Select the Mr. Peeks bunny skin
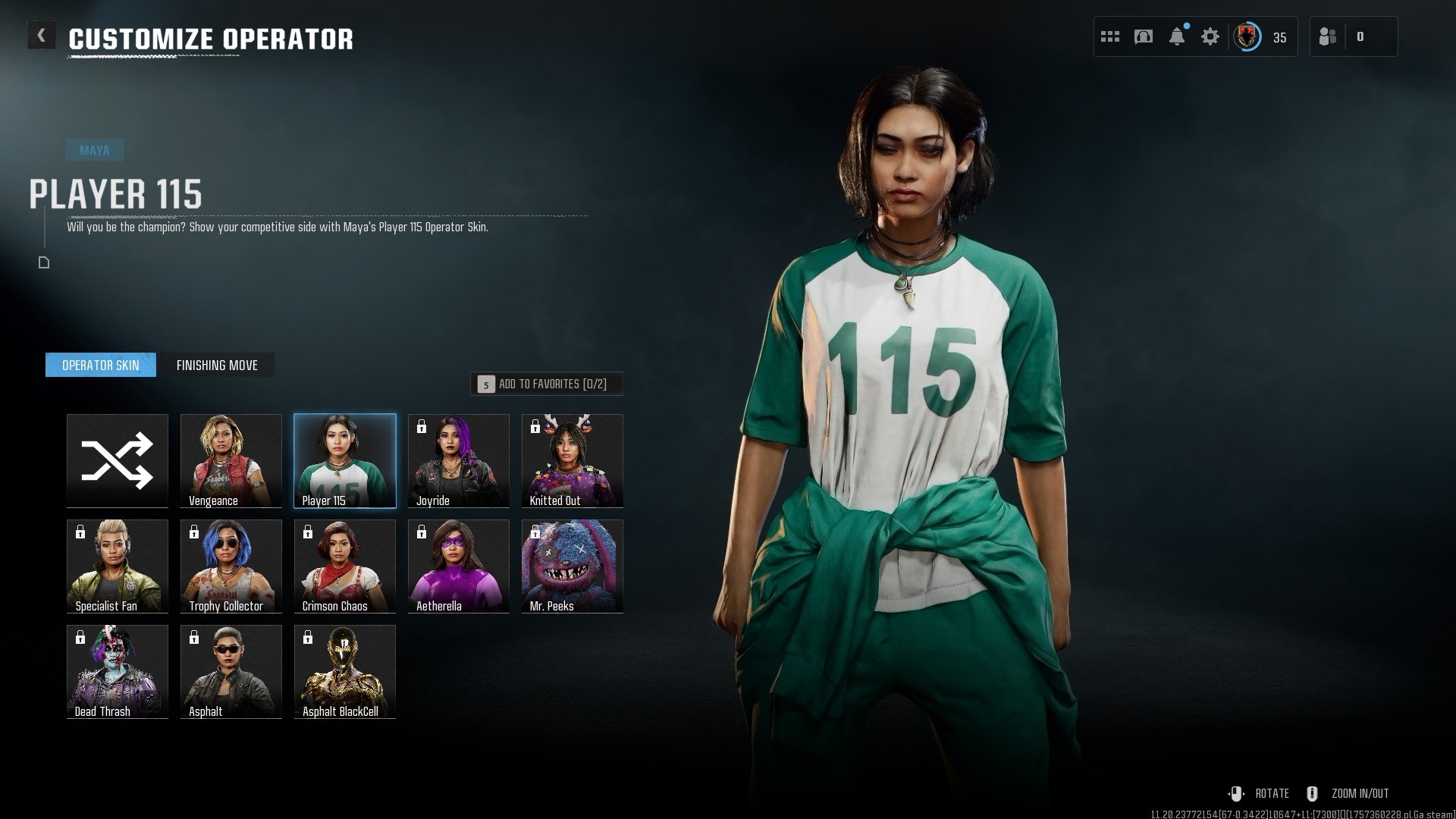This screenshot has width=1456, height=819. pyautogui.click(x=573, y=566)
